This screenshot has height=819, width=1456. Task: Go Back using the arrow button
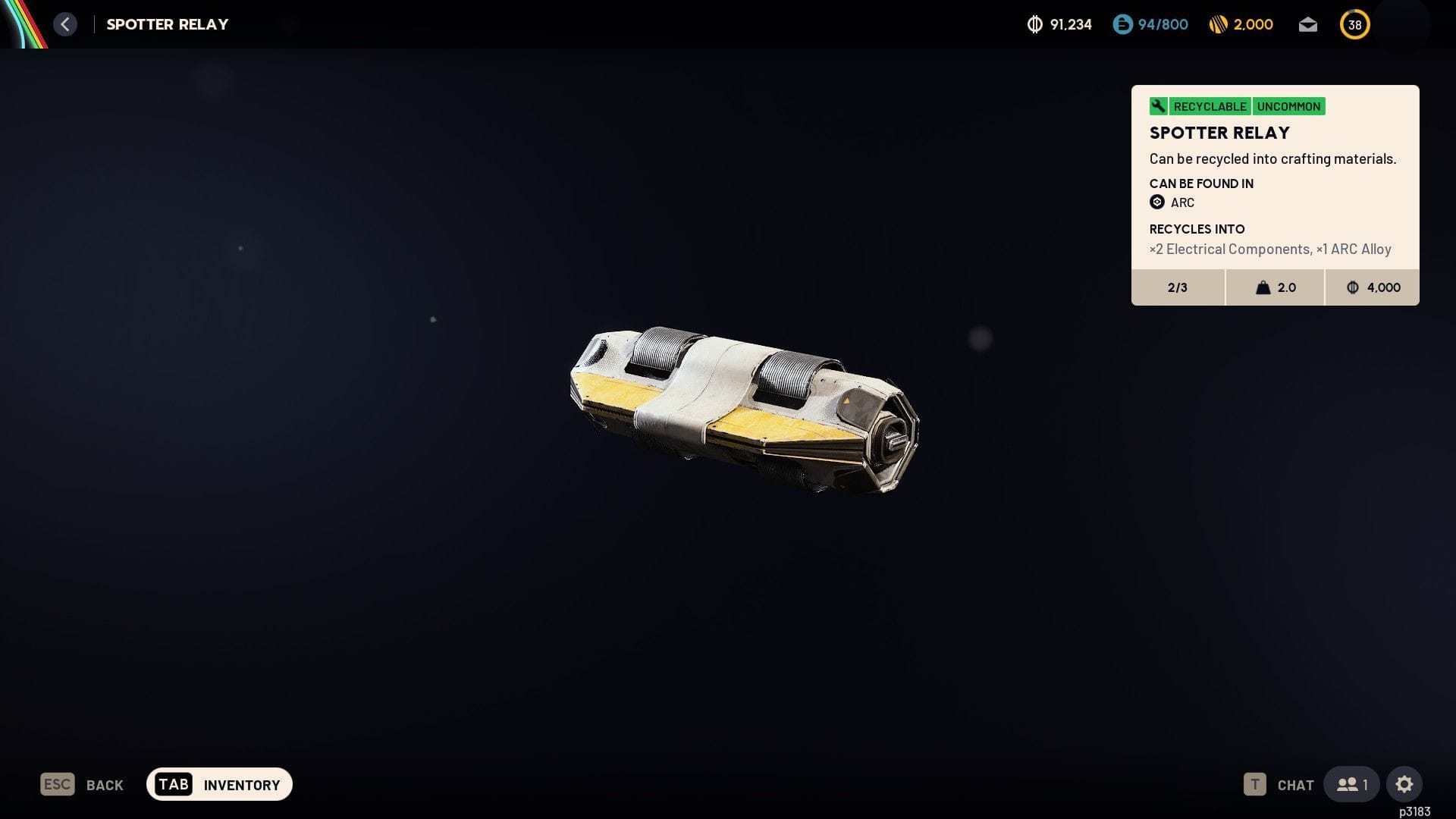65,24
